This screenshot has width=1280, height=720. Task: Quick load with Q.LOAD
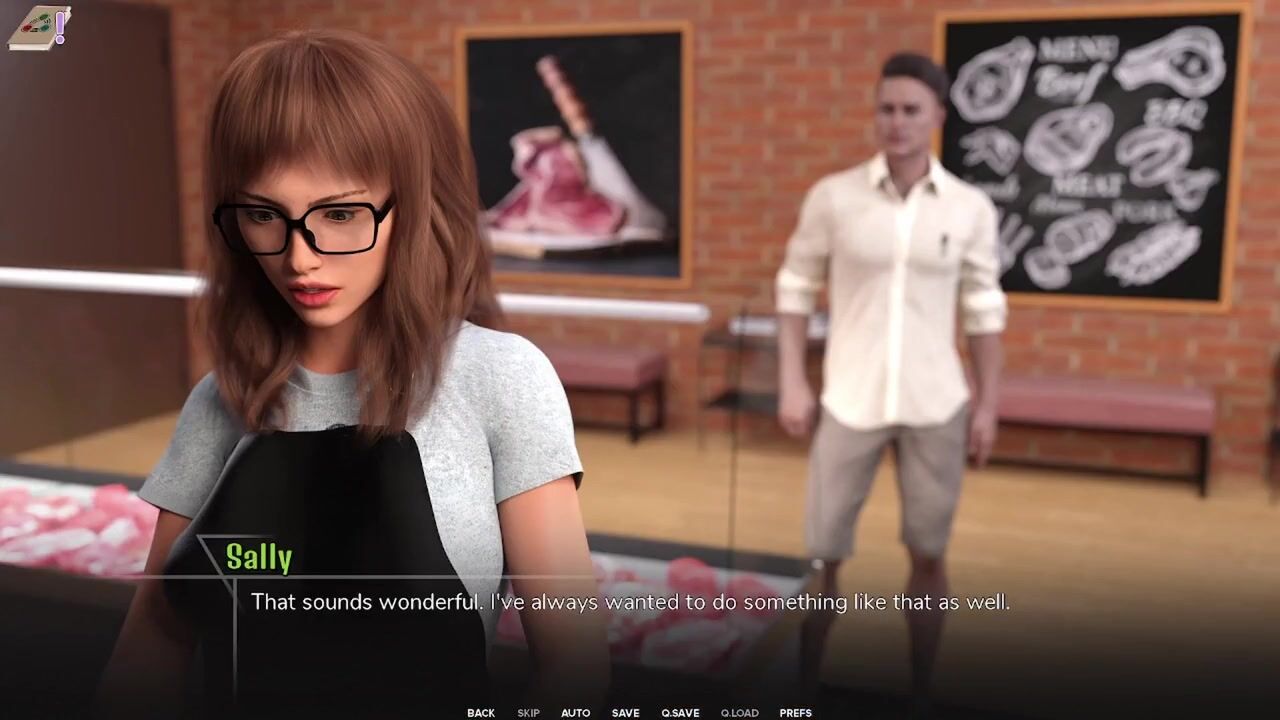pos(739,713)
